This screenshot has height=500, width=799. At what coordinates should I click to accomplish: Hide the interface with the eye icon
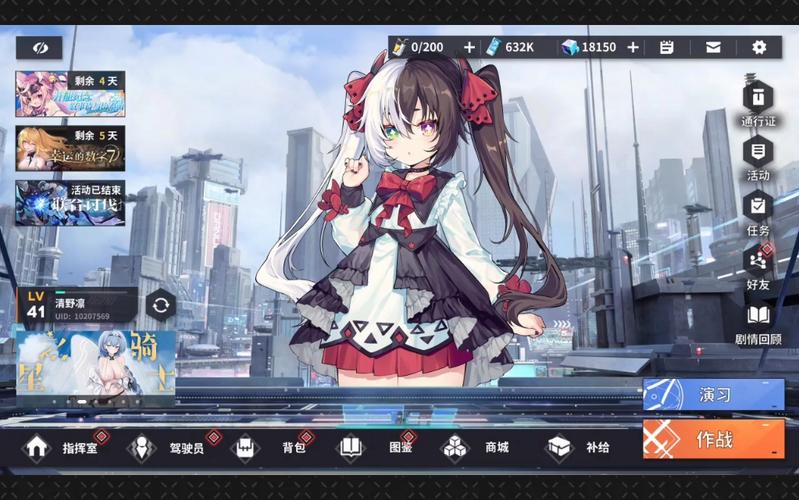pos(39,47)
